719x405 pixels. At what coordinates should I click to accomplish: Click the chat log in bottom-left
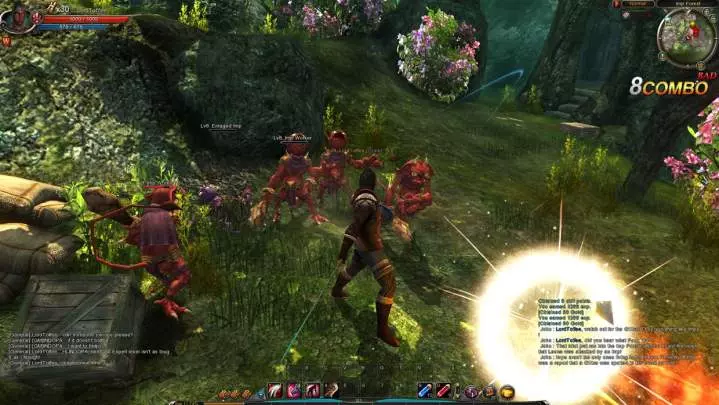tap(60, 348)
